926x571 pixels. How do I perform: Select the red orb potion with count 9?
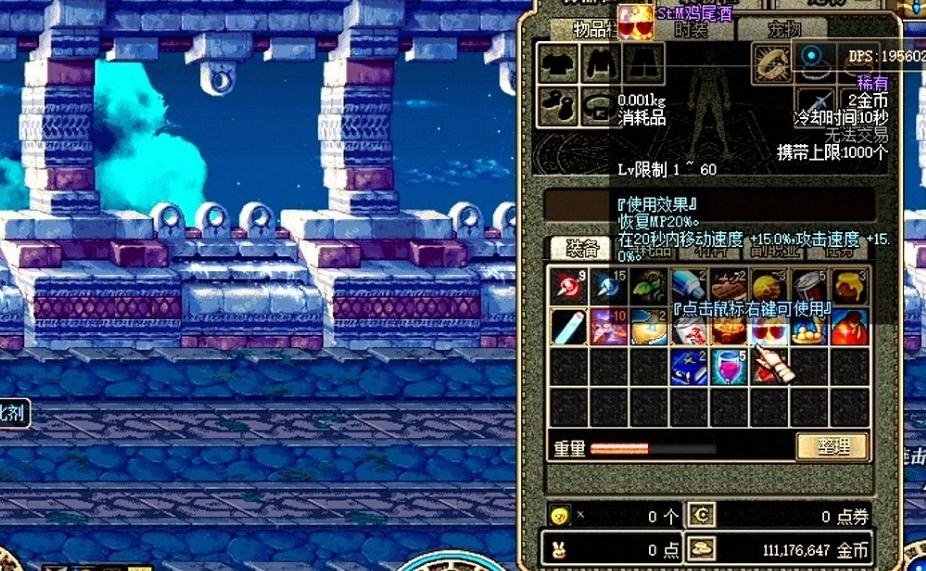(x=569, y=286)
